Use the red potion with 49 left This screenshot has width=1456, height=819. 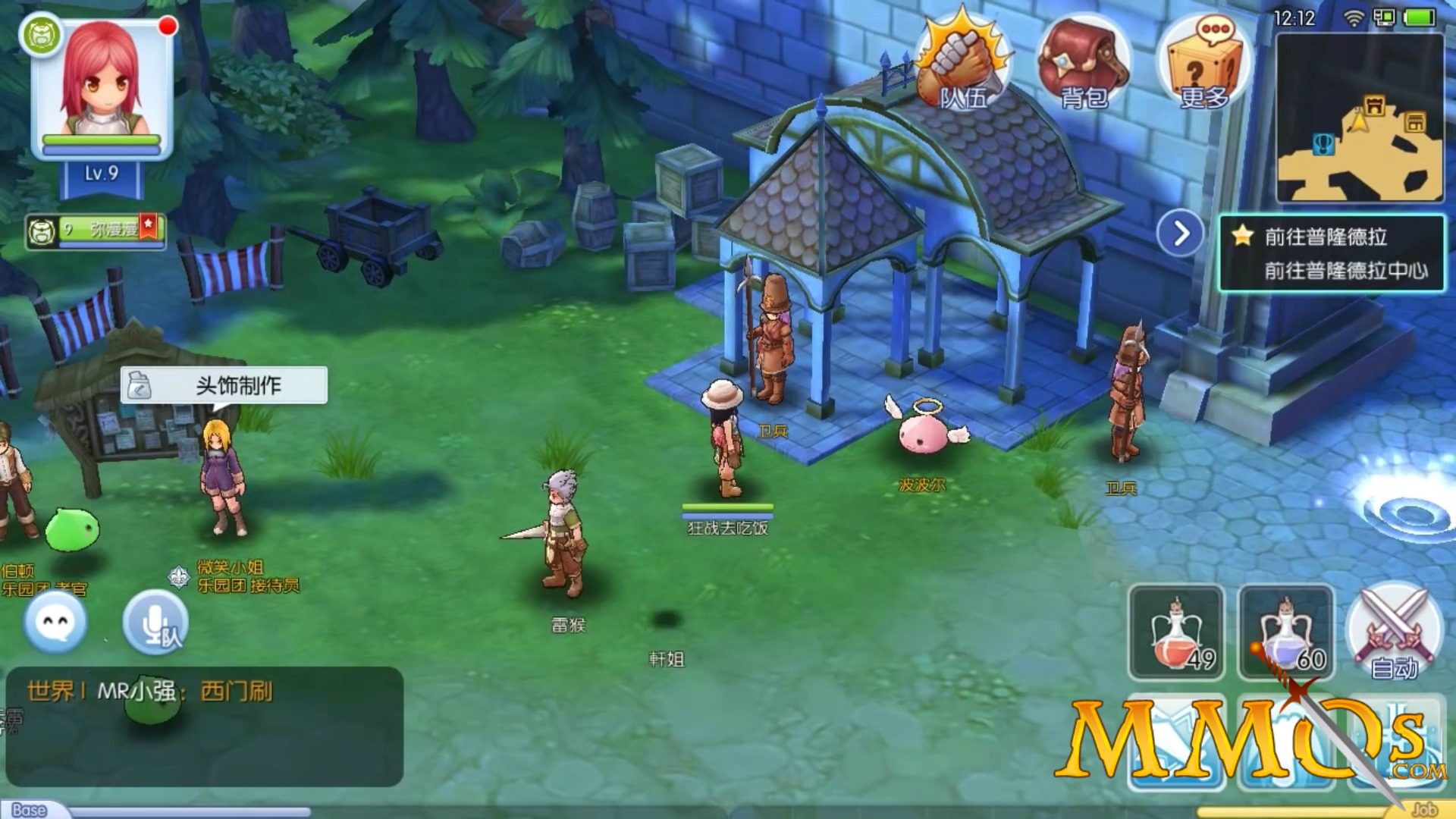point(1176,632)
